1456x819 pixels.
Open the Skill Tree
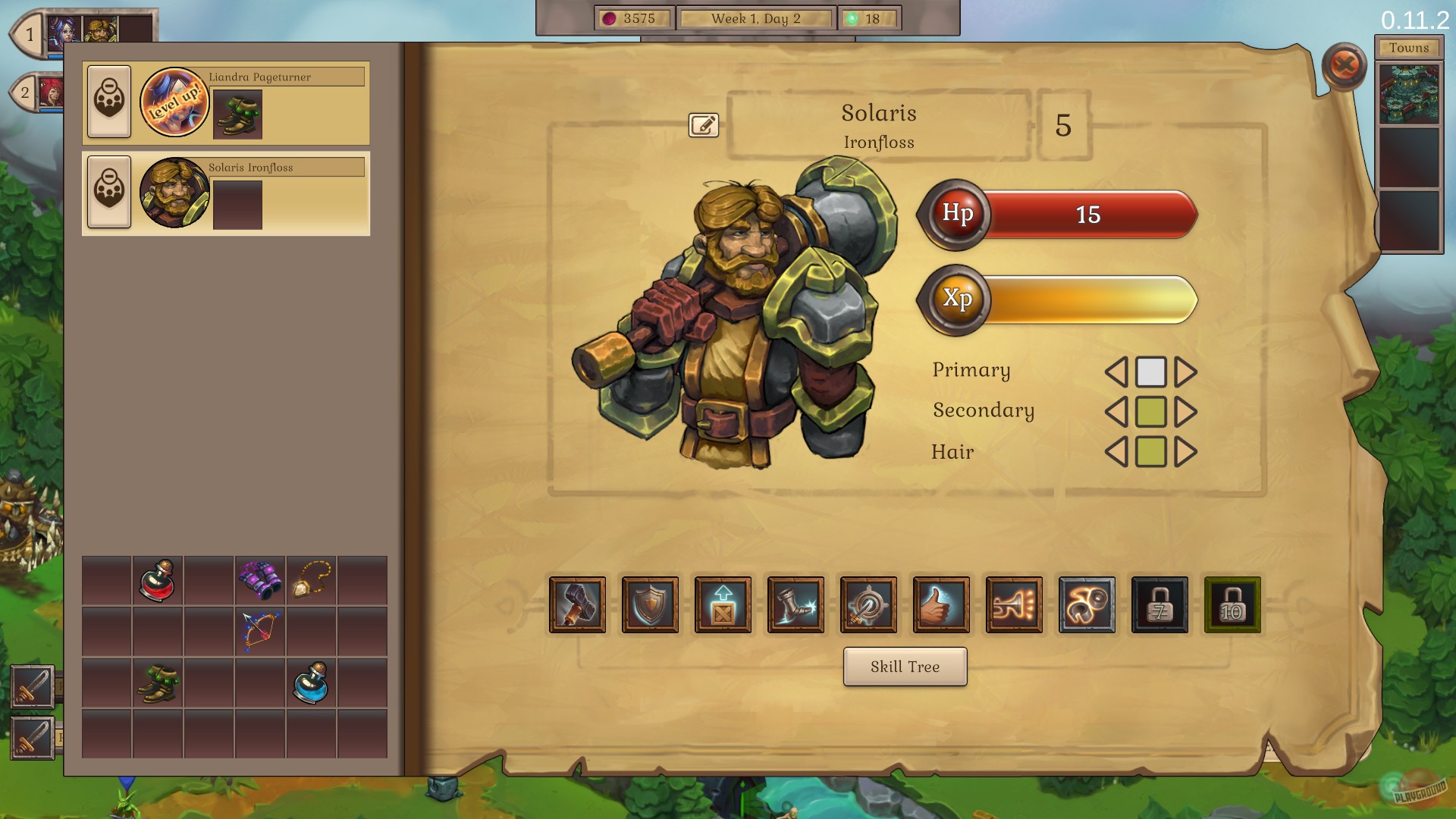coord(904,667)
